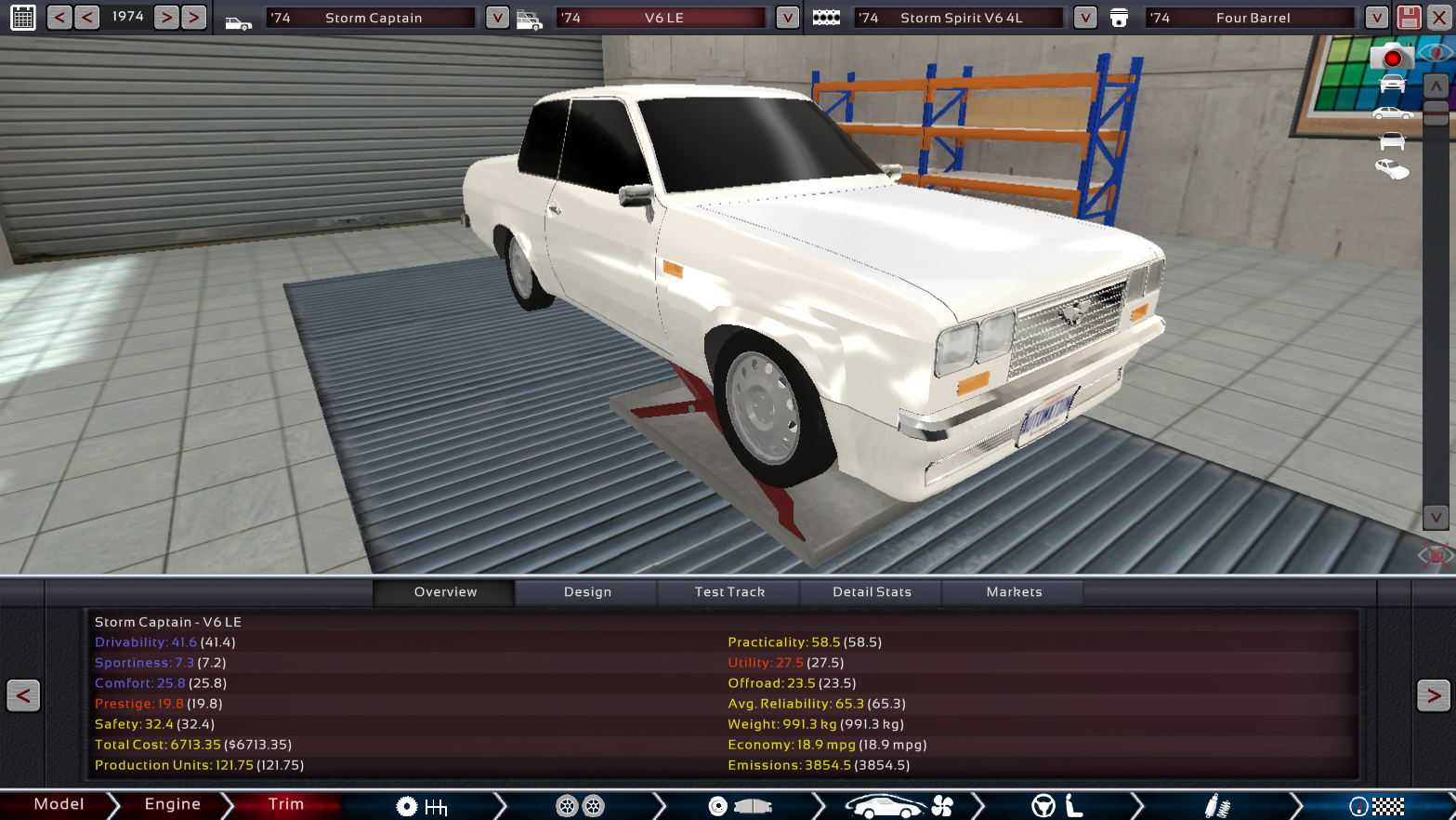Go to the Model section
Screen dimensions: 1456x820
click(59, 804)
